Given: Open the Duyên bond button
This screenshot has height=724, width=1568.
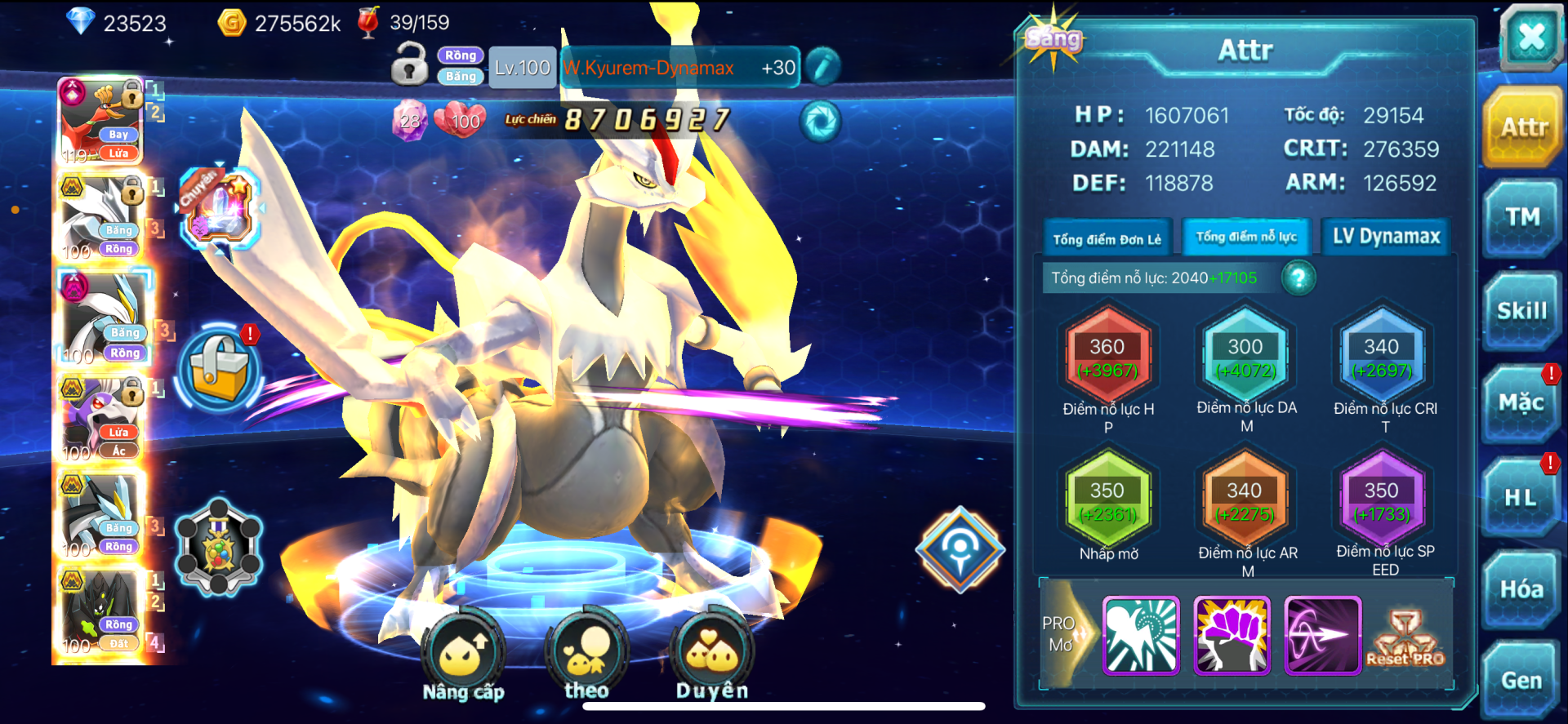Looking at the screenshot, I should pyautogui.click(x=712, y=657).
